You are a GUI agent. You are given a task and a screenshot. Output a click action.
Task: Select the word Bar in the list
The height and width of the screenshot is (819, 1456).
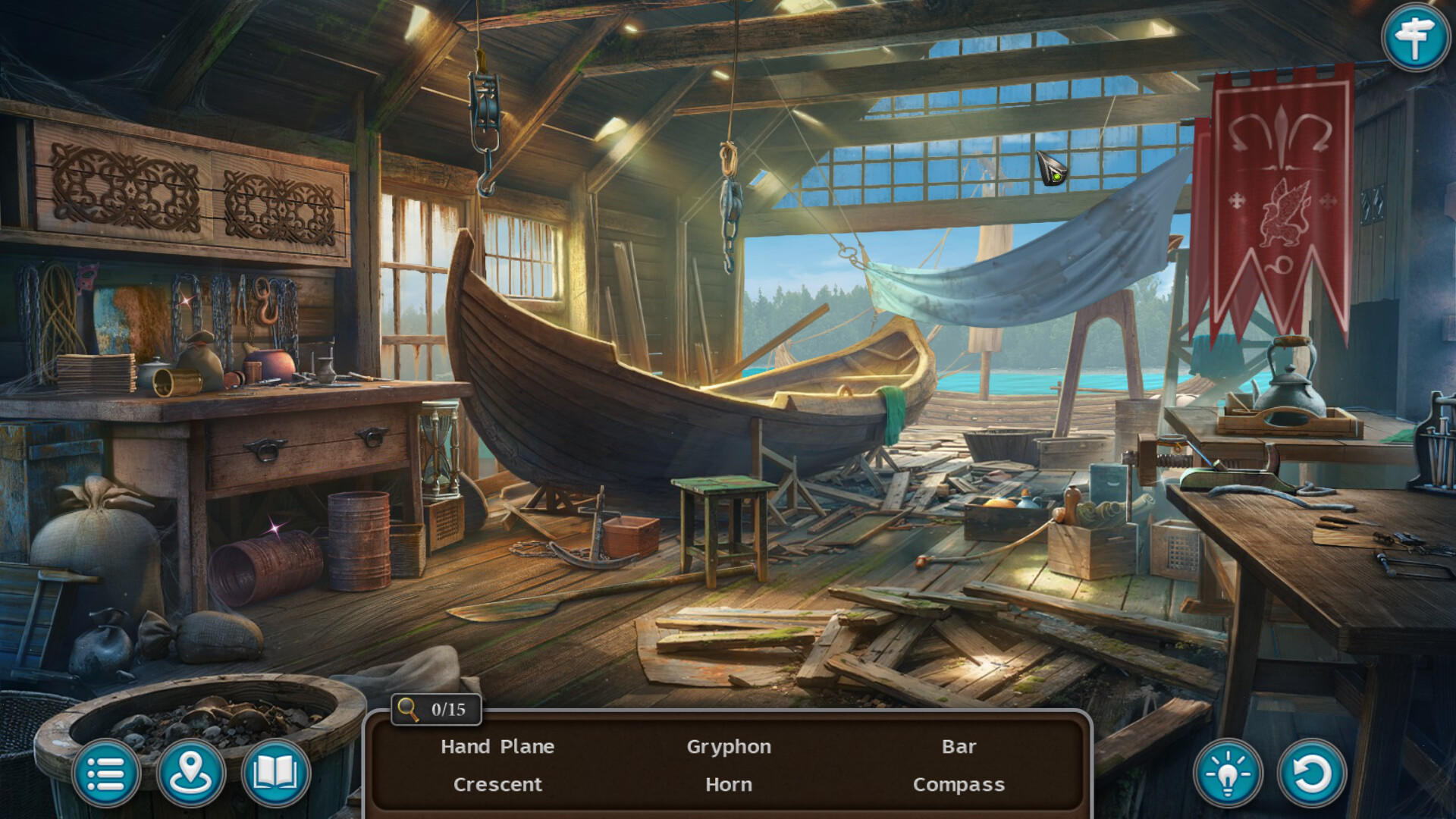(958, 746)
